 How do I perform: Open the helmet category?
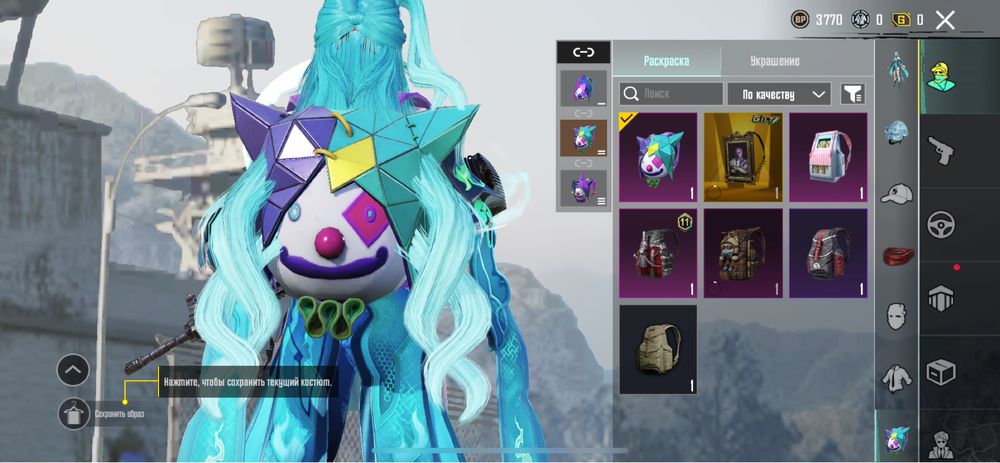pyautogui.click(x=896, y=132)
